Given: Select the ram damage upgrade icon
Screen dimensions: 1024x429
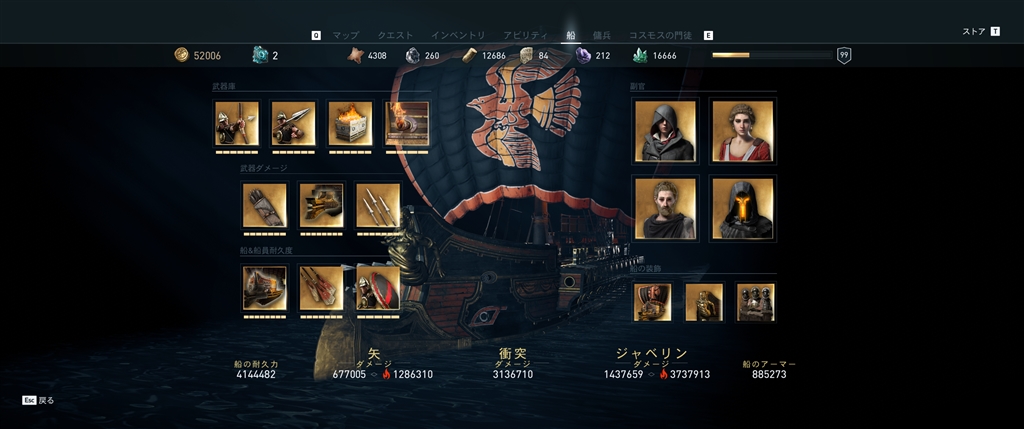Looking at the screenshot, I should point(321,205).
